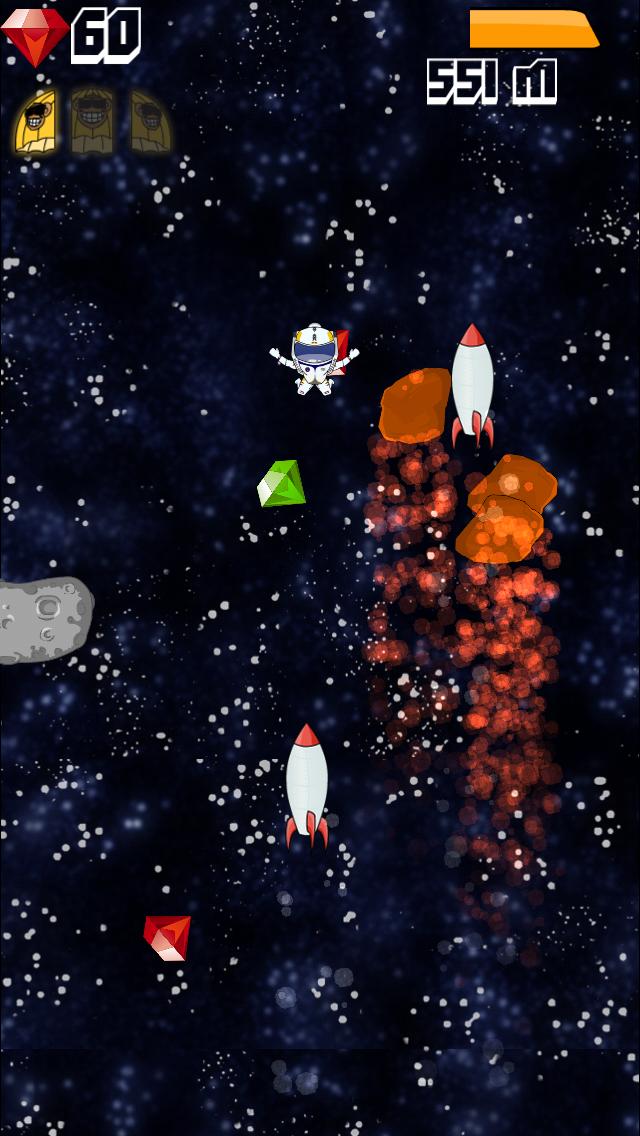Tap the highlighted banana monkey collectible piece
This screenshot has height=1136, width=640.
point(34,123)
